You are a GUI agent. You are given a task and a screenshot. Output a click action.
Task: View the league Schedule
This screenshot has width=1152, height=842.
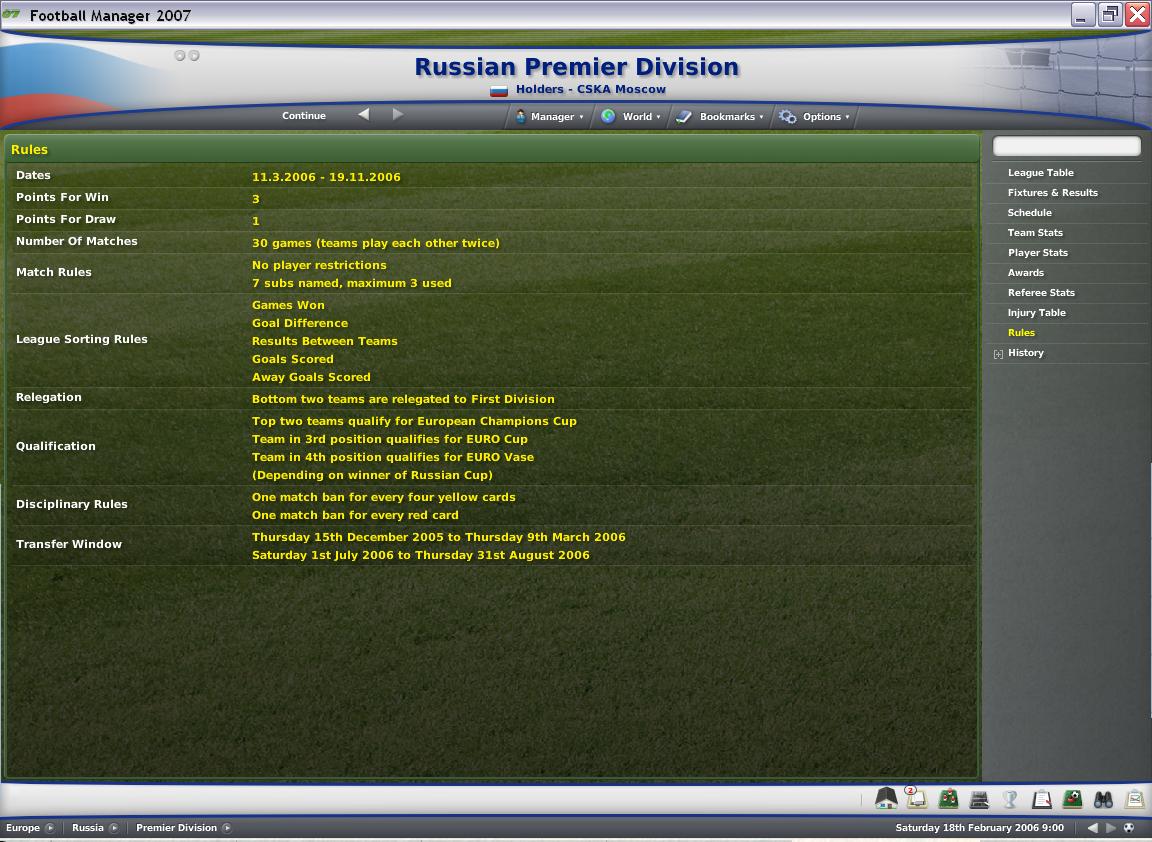click(1029, 213)
